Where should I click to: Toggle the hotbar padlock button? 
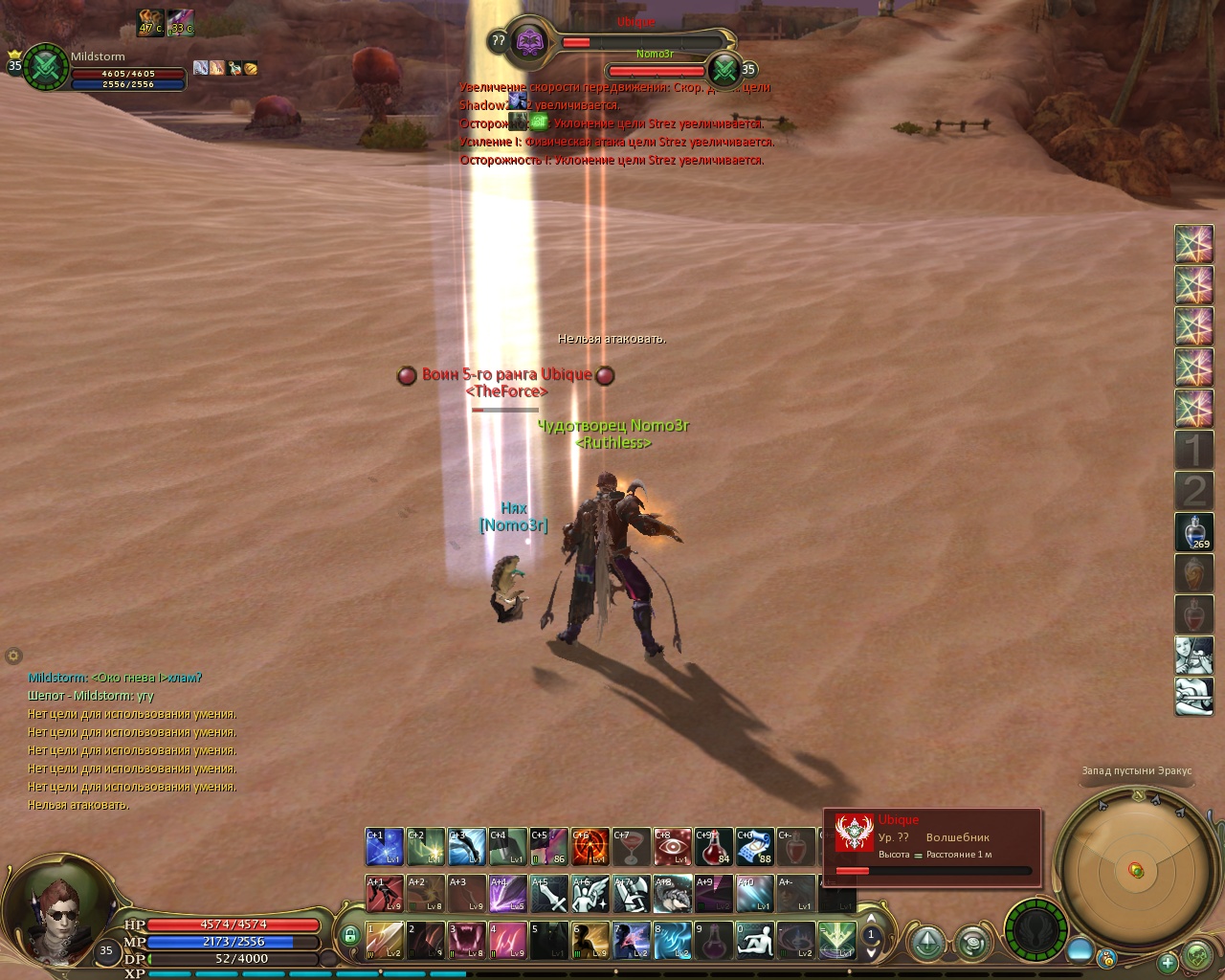[x=350, y=936]
